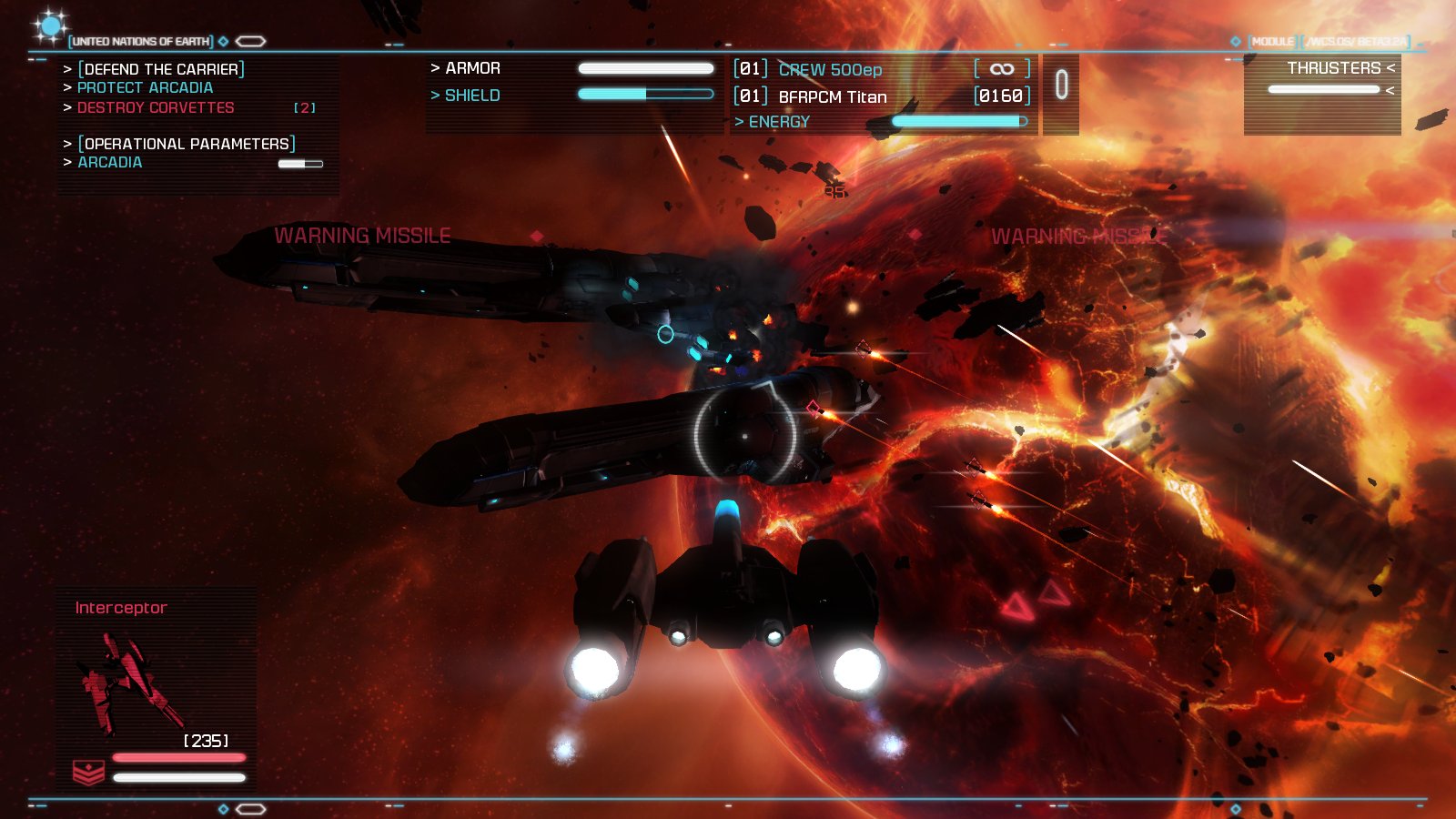Open the Operational Parameters section
This screenshot has height=819, width=1456.
point(187,144)
